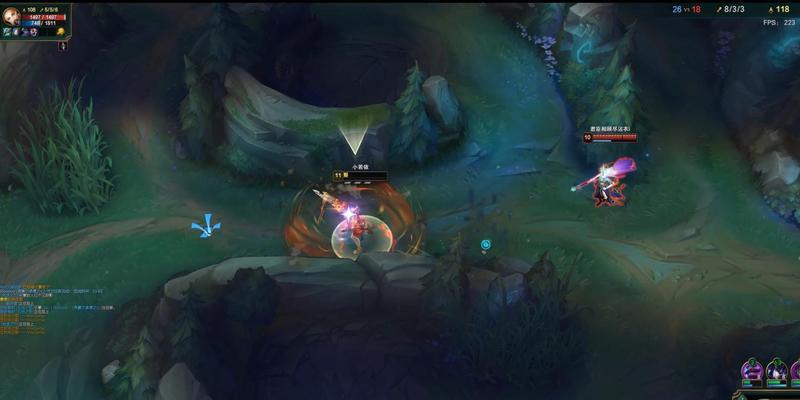Select the champion portrait in the top-left panel
This screenshot has width=800, height=400.
(x=10, y=14)
